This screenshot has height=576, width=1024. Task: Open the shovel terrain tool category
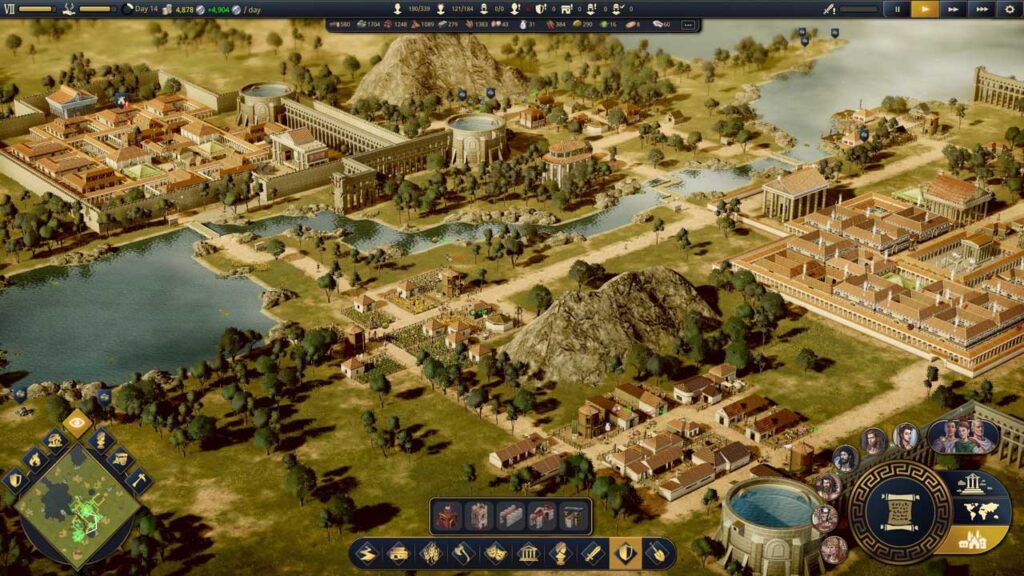[659, 553]
